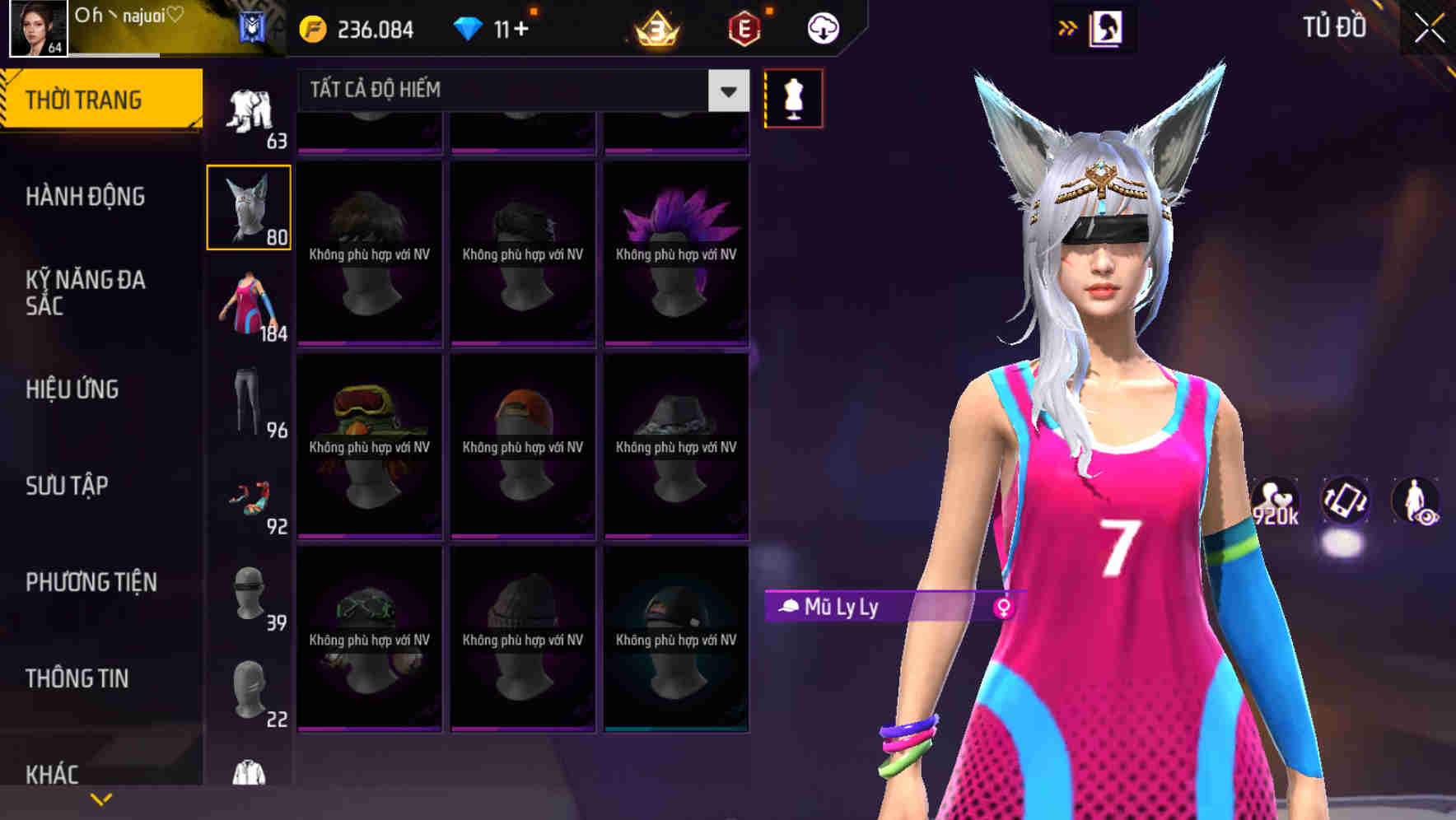Open the red Elite Pass icon
Screen dimensions: 1456x820
(746, 27)
